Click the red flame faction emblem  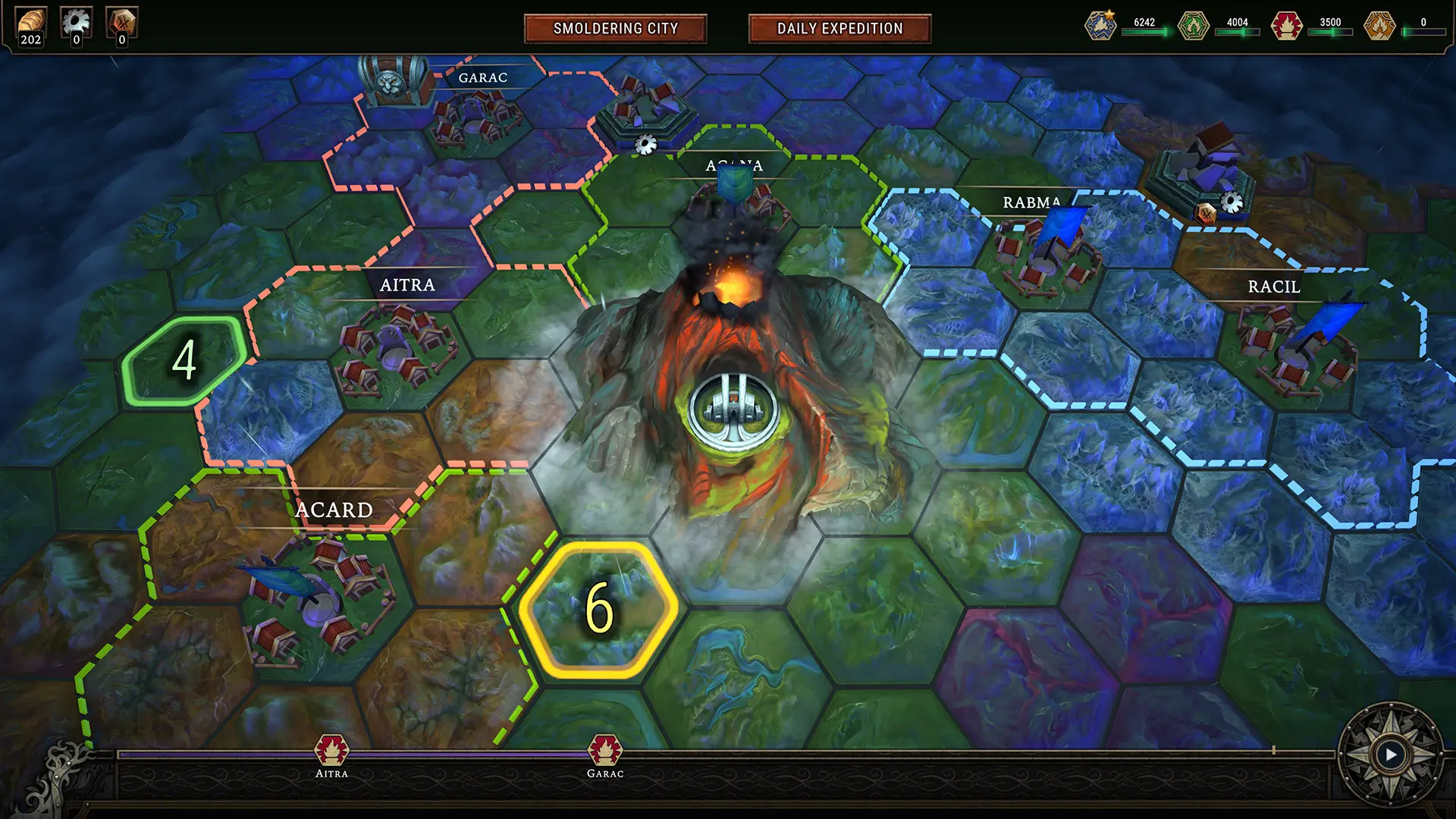(x=1286, y=24)
